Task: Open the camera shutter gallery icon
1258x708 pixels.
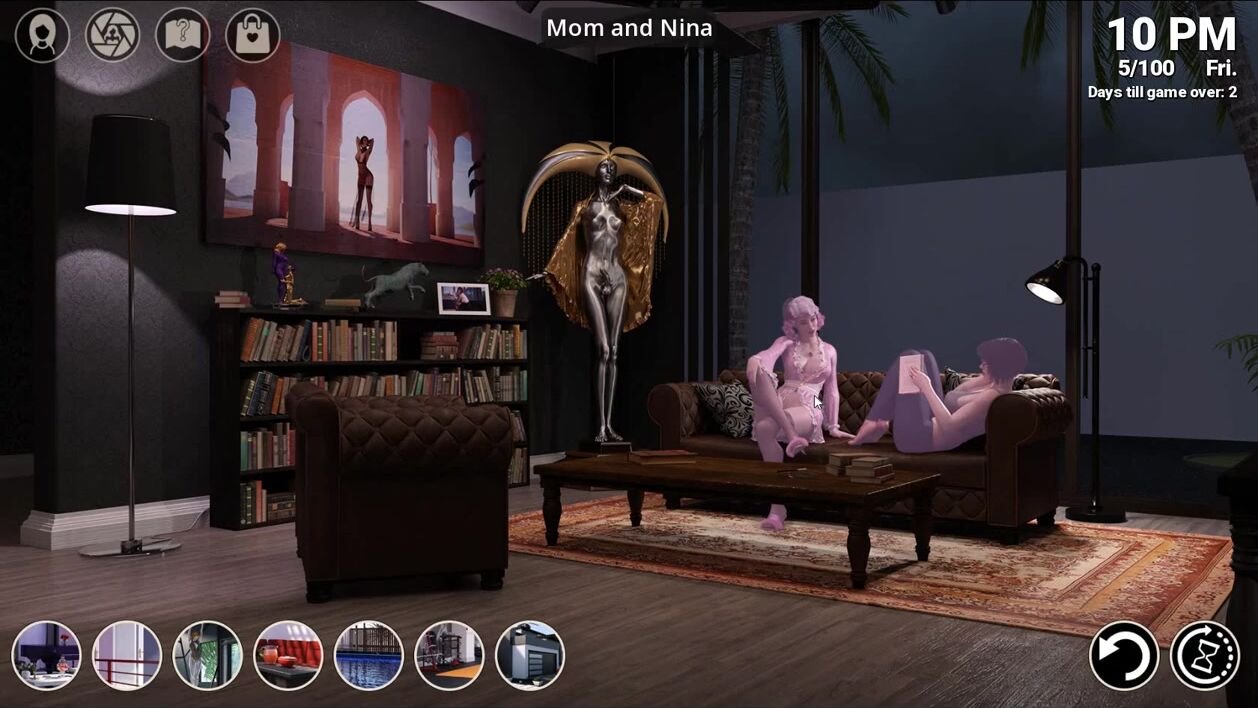Action: click(112, 36)
